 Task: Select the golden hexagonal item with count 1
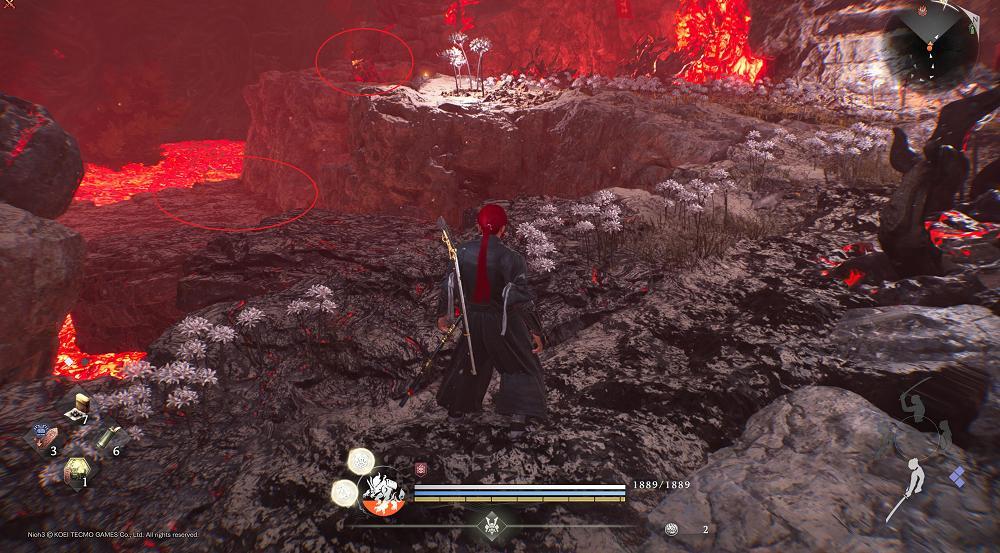75,470
